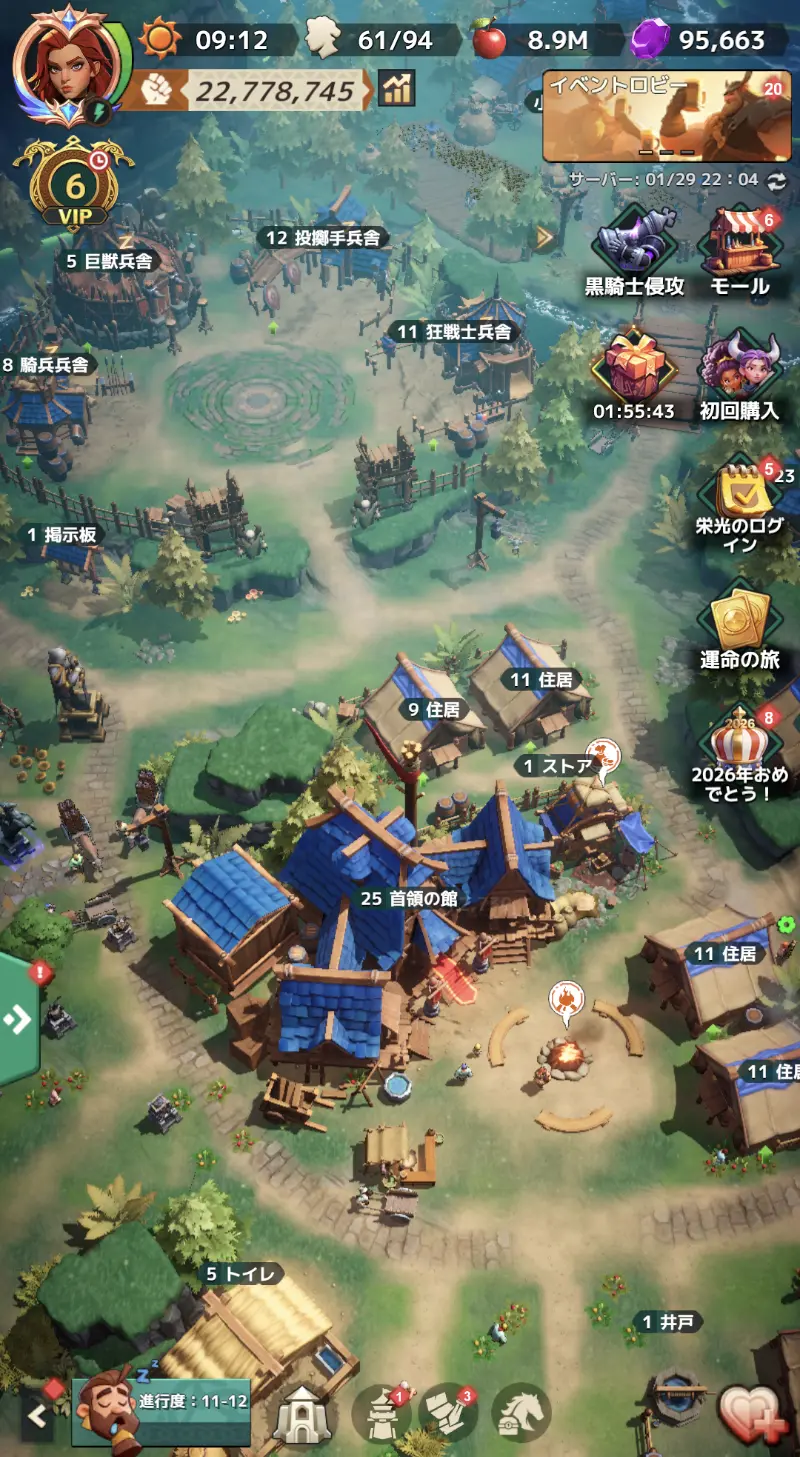This screenshot has height=1457, width=800.
Task: Collapse the bottom bar with the left arrow
Action: [37, 1415]
